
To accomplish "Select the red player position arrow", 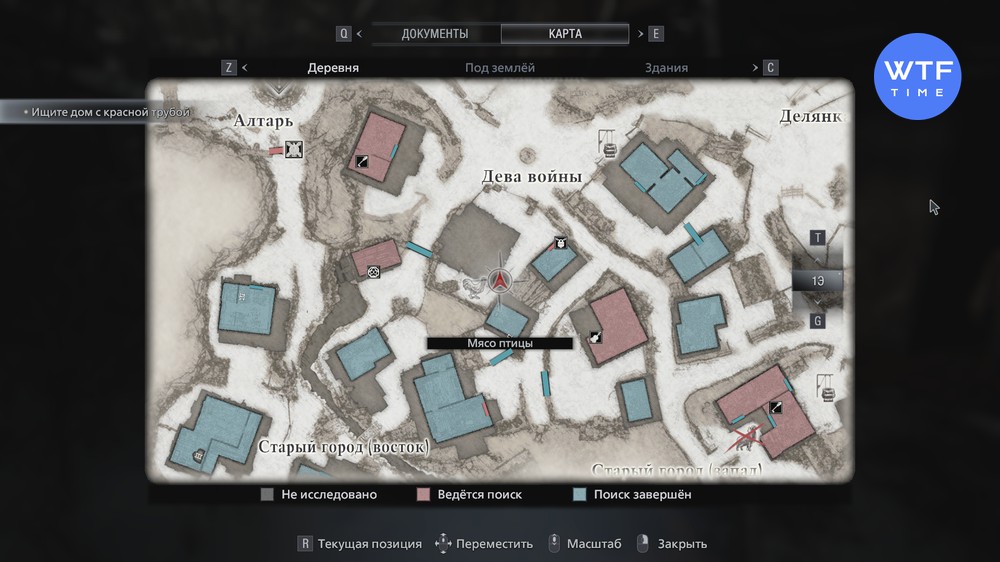I will click(500, 281).
